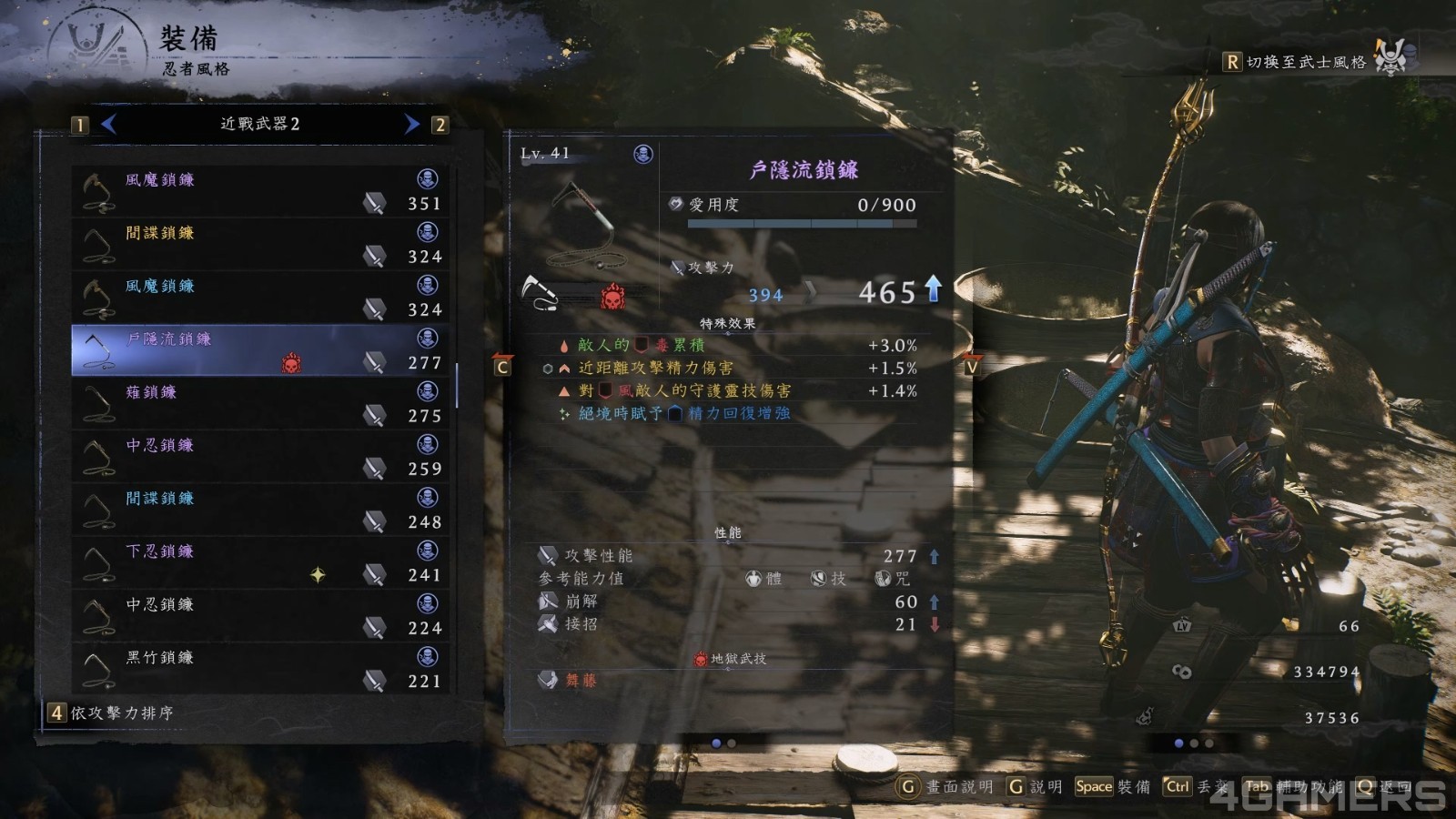The width and height of the screenshot is (1456, 819).
Task: Switch to the 近戰武器2 tab
Action: tap(260, 123)
